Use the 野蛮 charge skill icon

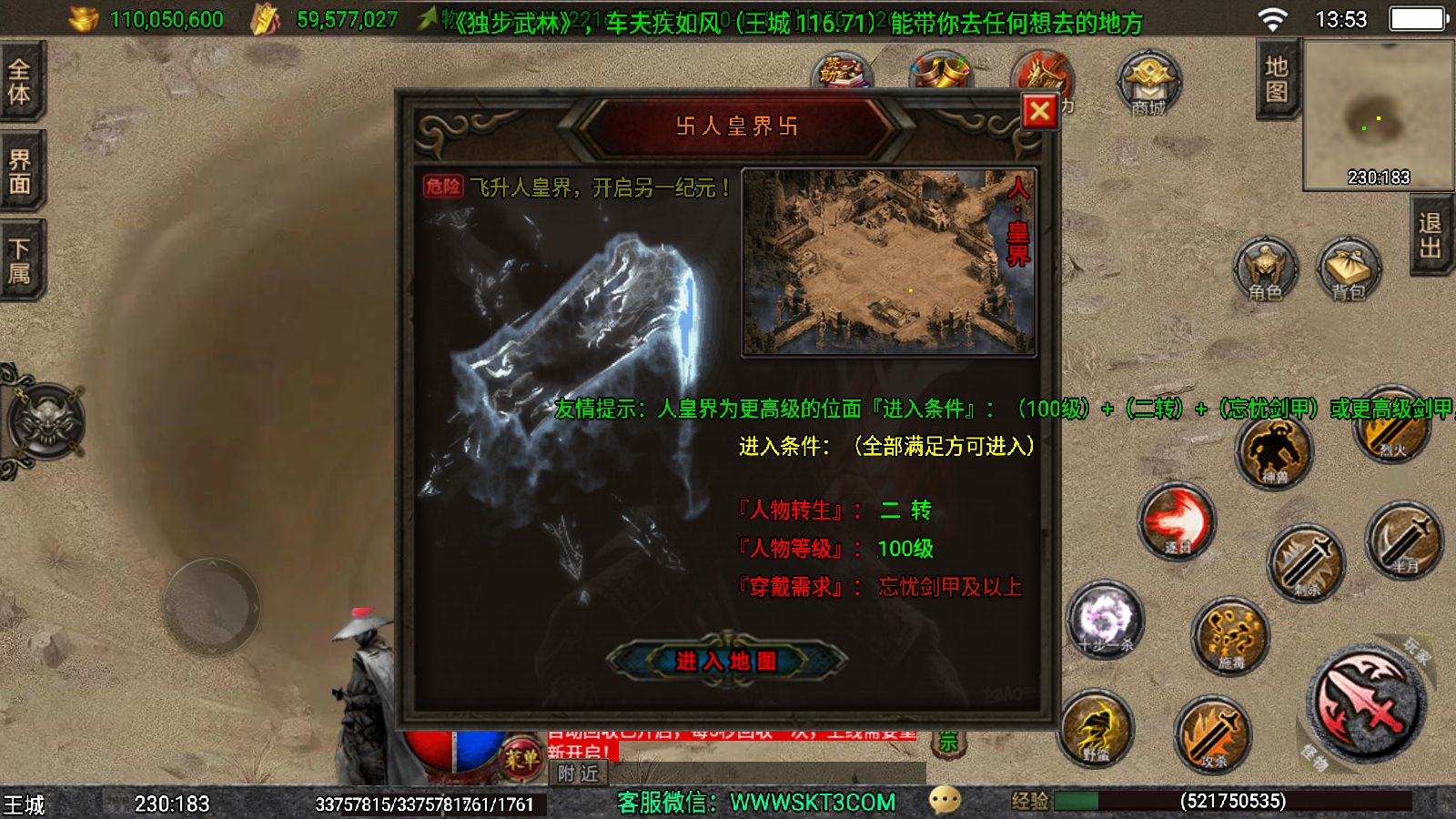[1098, 728]
